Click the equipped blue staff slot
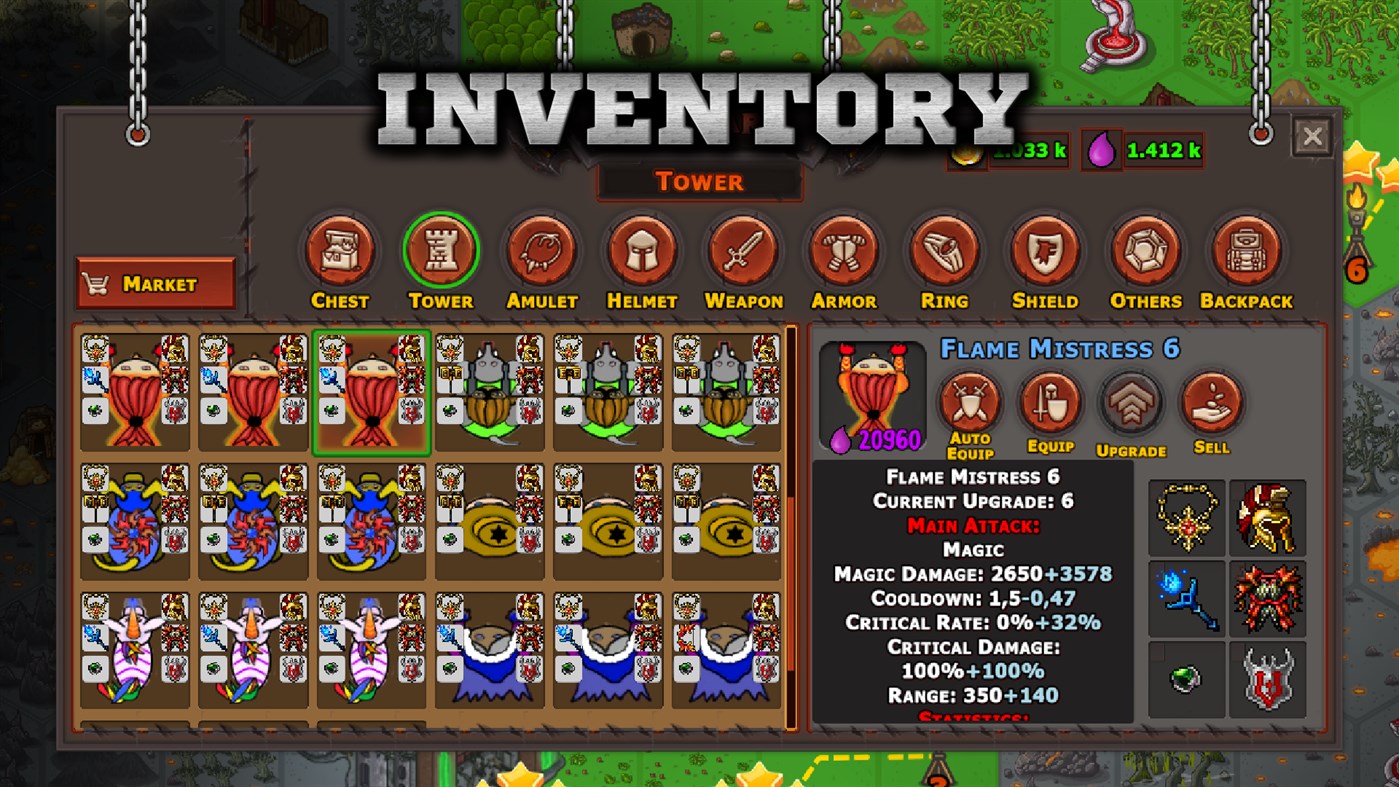1399x787 pixels. pyautogui.click(x=1186, y=599)
